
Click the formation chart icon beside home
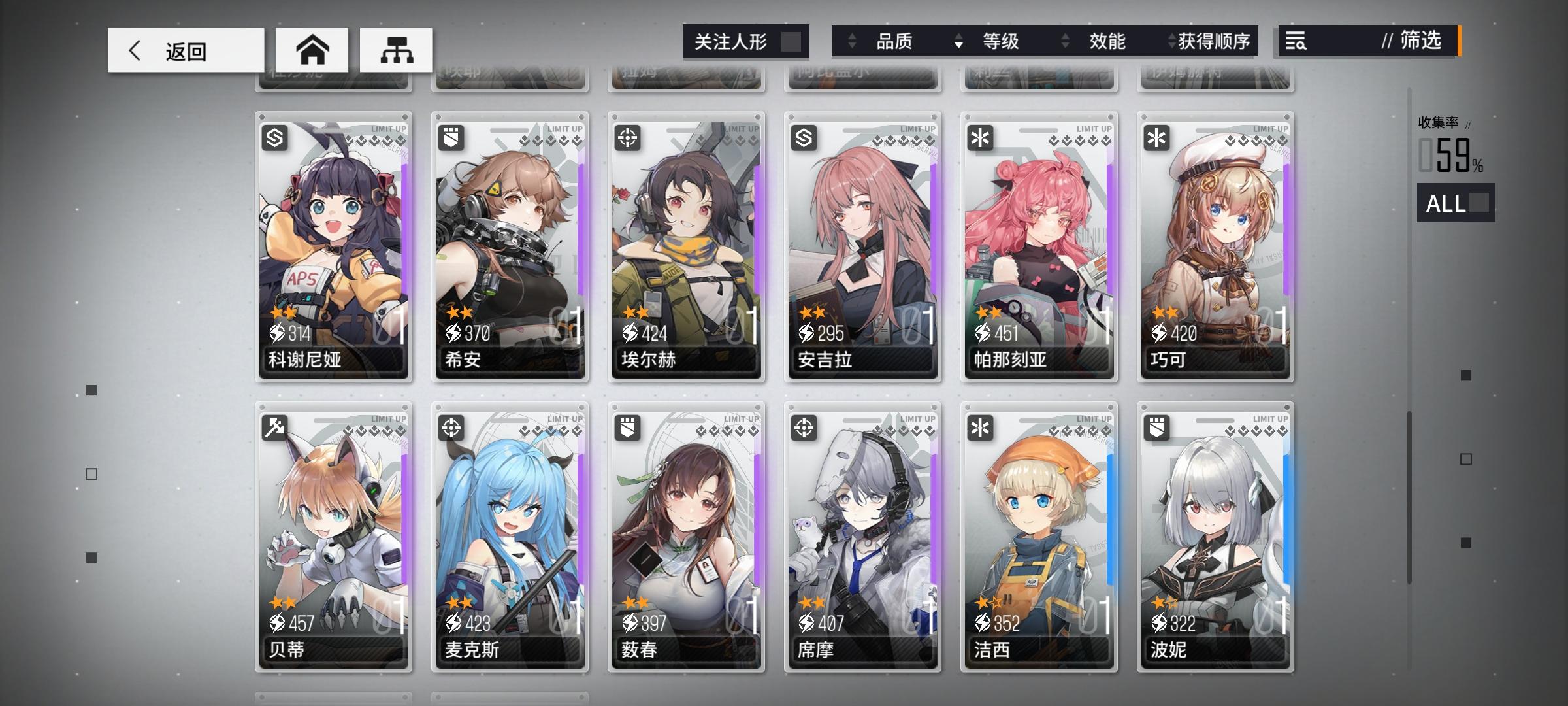(x=395, y=50)
